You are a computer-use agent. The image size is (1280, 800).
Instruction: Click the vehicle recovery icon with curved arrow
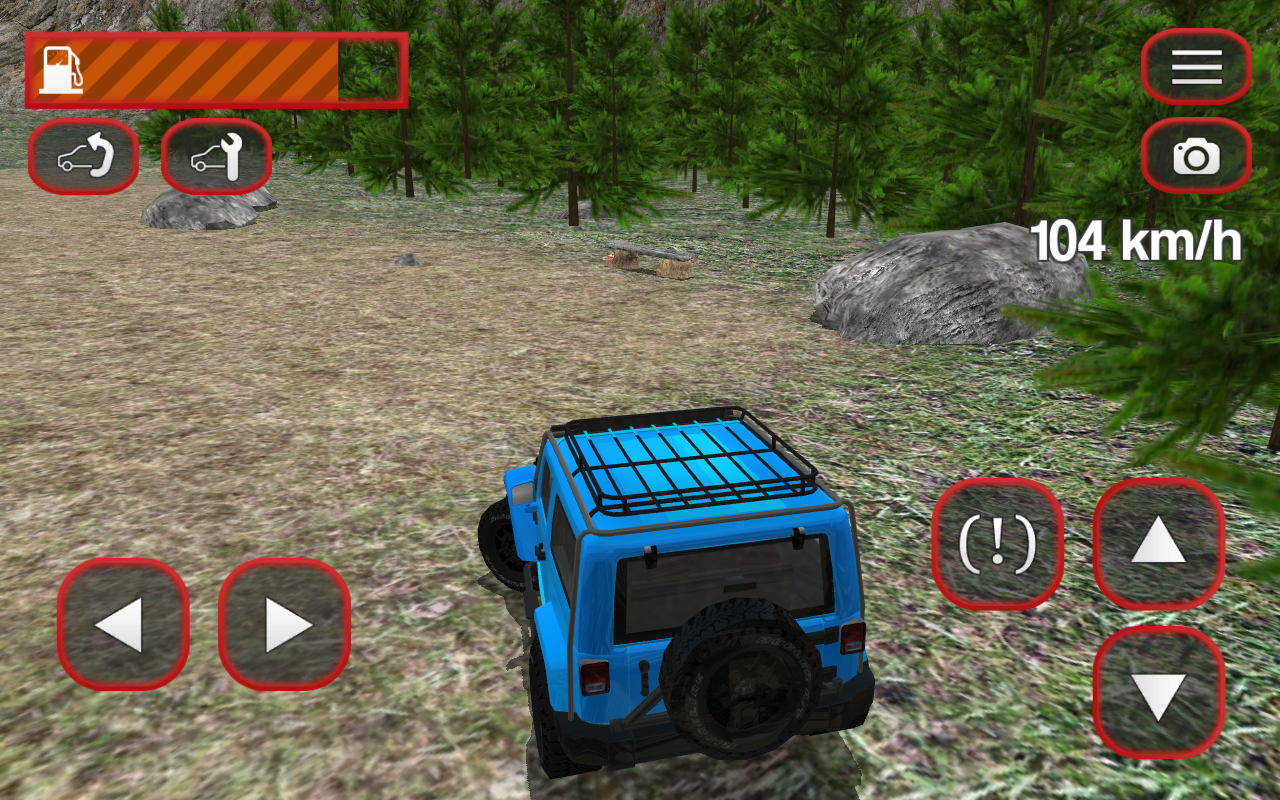pos(83,155)
